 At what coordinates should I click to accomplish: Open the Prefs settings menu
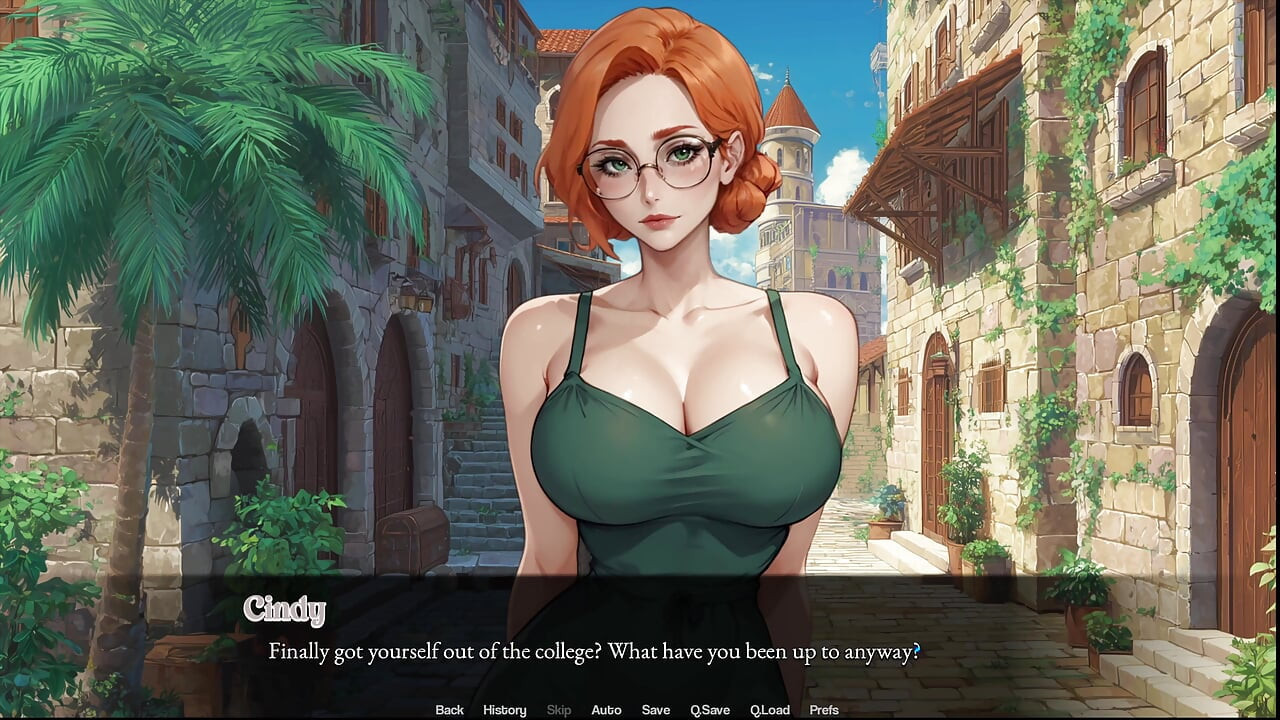pyautogui.click(x=824, y=710)
